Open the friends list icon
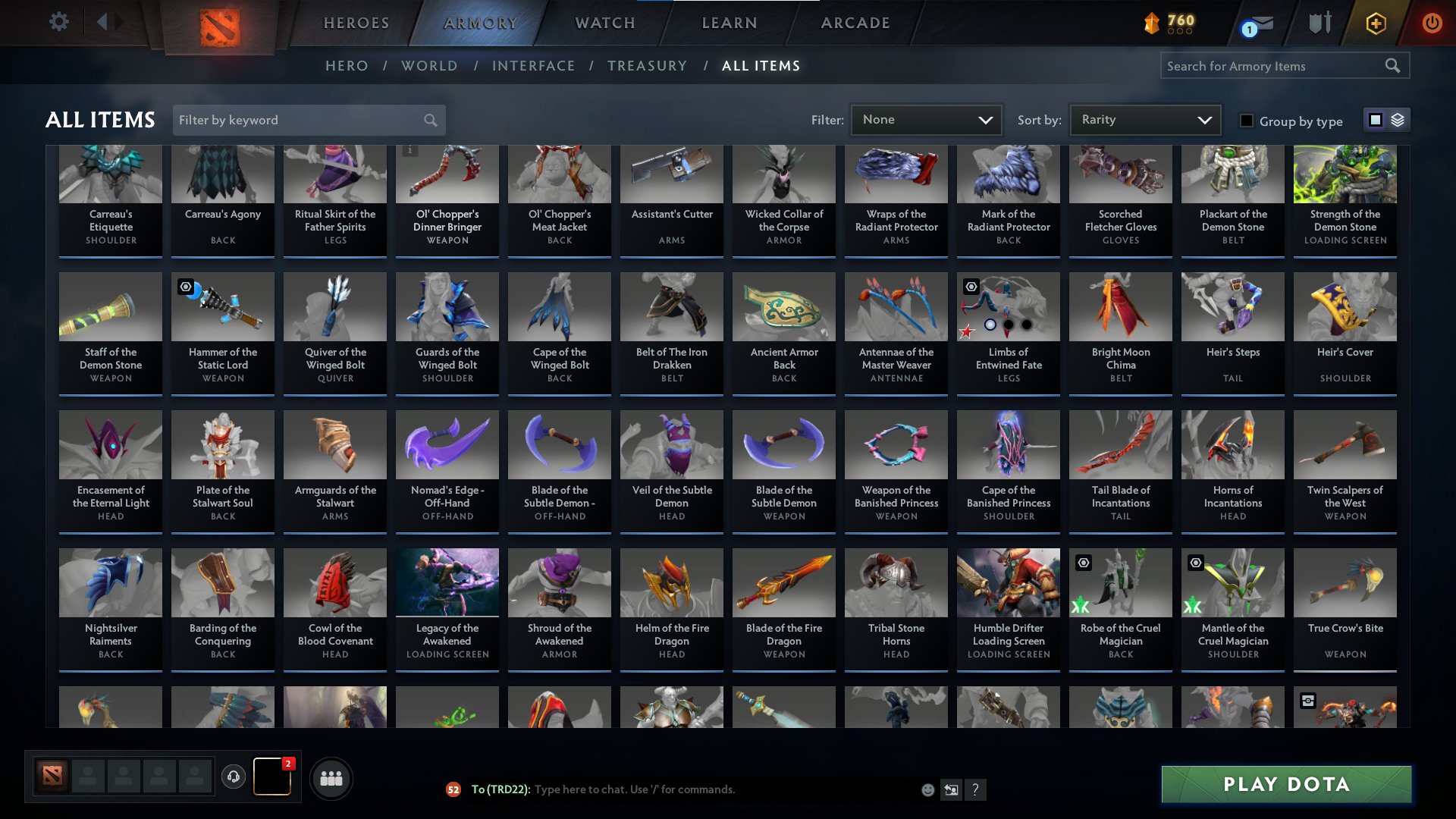Image resolution: width=1456 pixels, height=819 pixels. tap(331, 778)
